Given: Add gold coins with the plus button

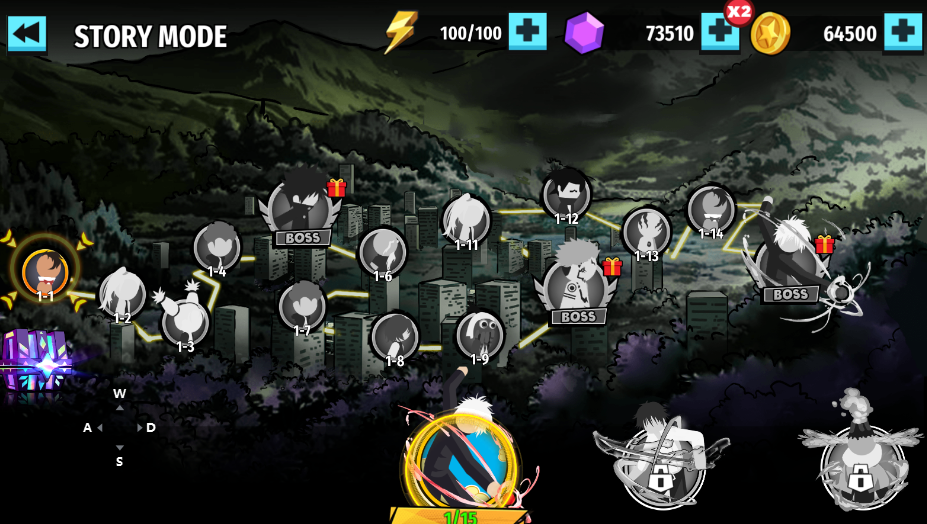Looking at the screenshot, I should [x=902, y=33].
